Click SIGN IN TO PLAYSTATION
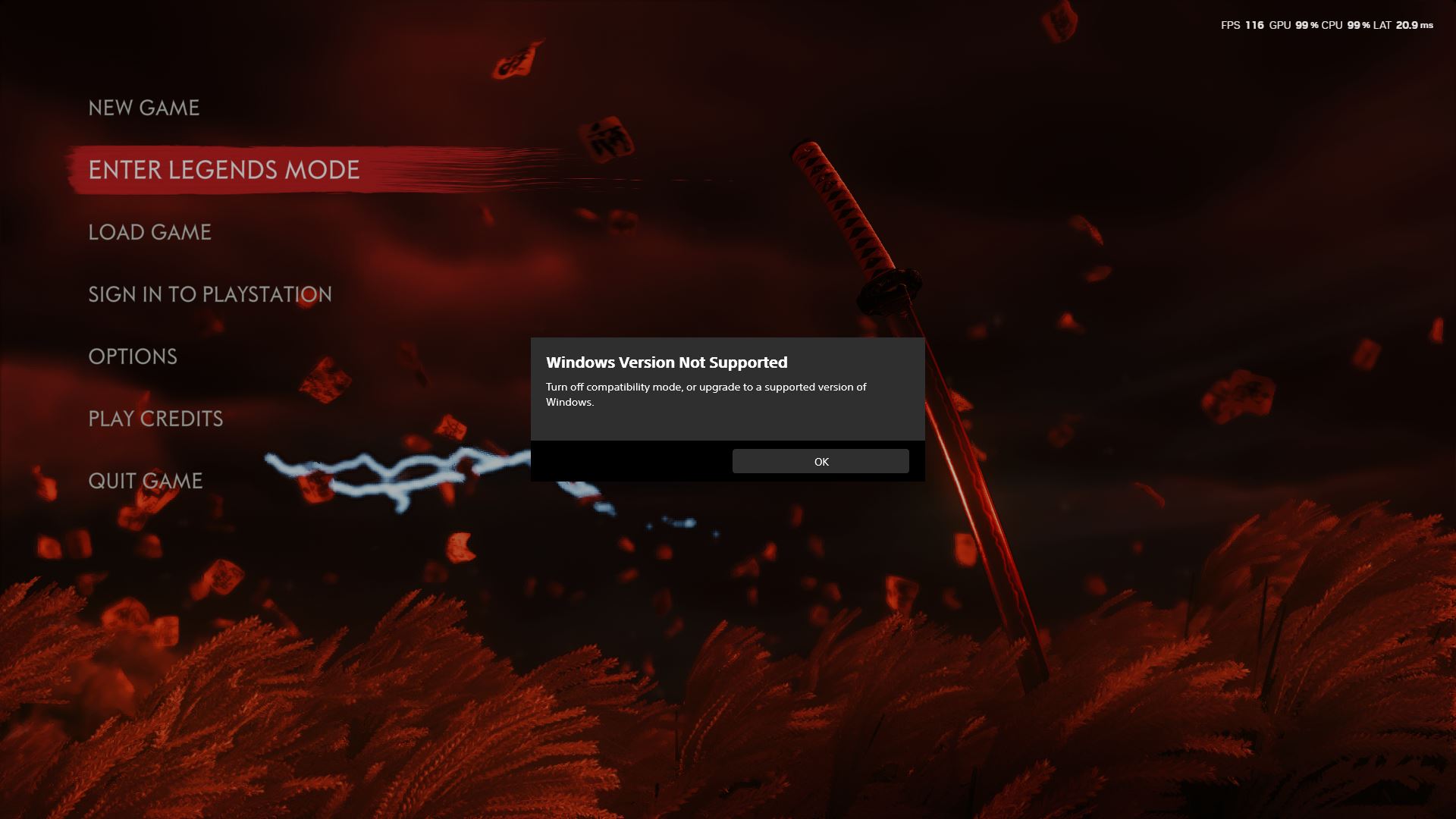Image resolution: width=1456 pixels, height=819 pixels. click(210, 294)
